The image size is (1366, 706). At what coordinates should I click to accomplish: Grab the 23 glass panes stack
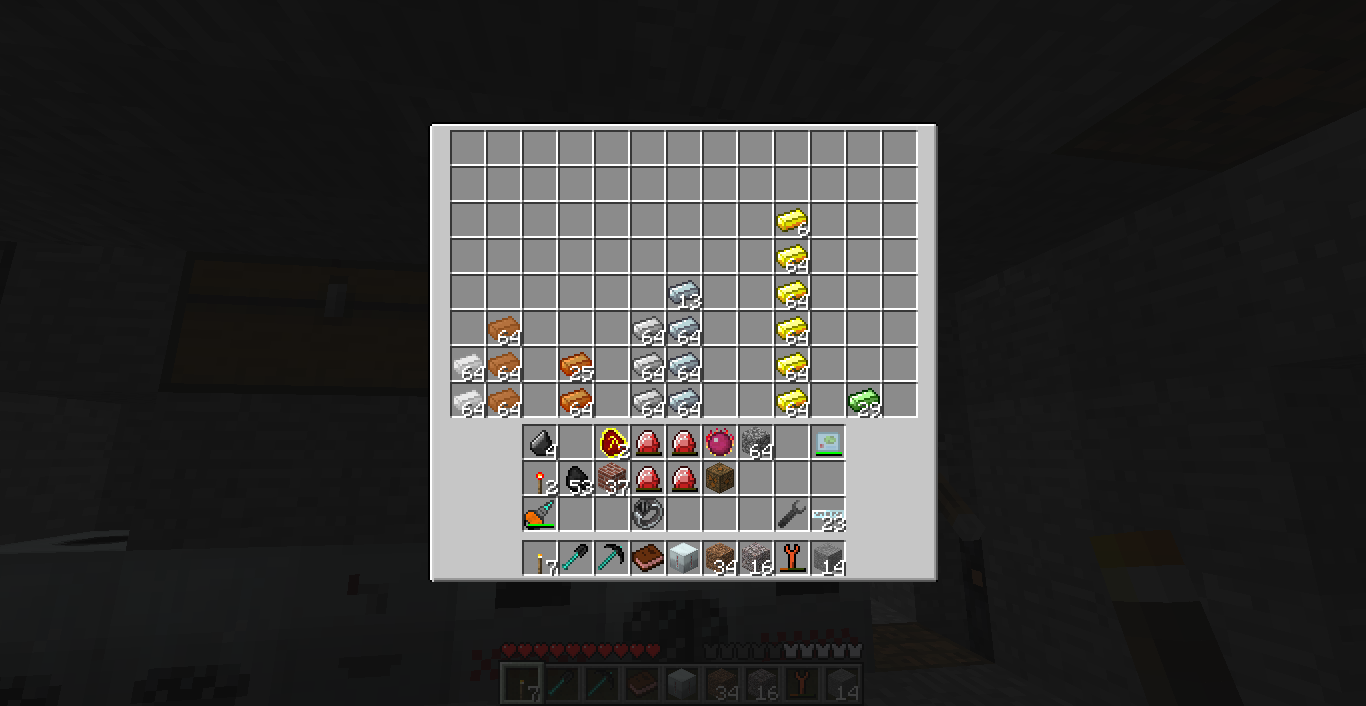coord(827,514)
